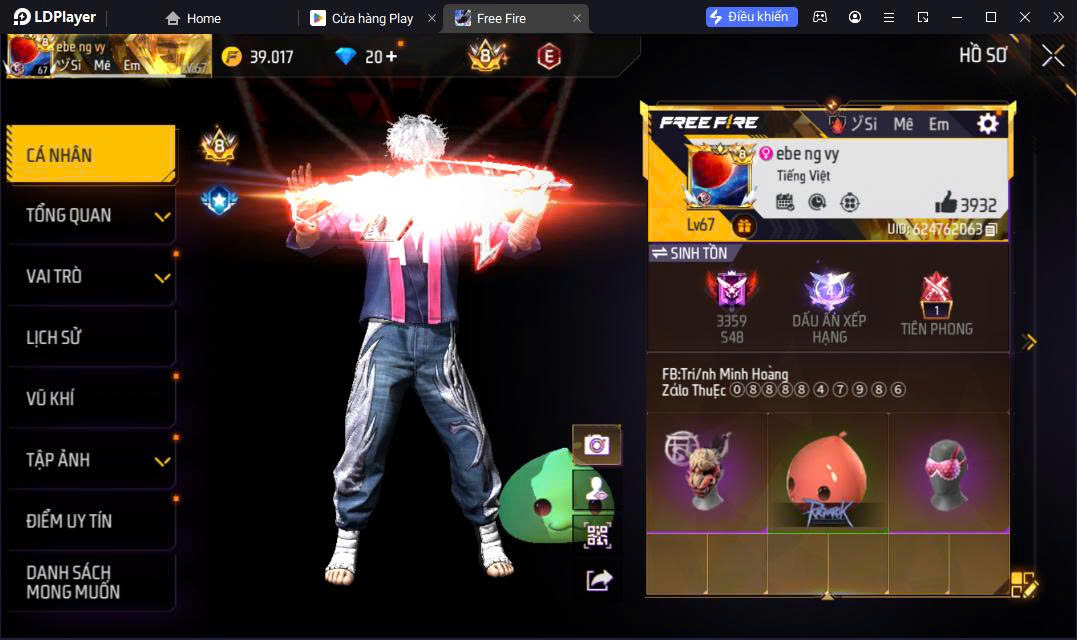Screen dimensions: 1077x640
Task: Copy the player UID
Action: point(991,229)
